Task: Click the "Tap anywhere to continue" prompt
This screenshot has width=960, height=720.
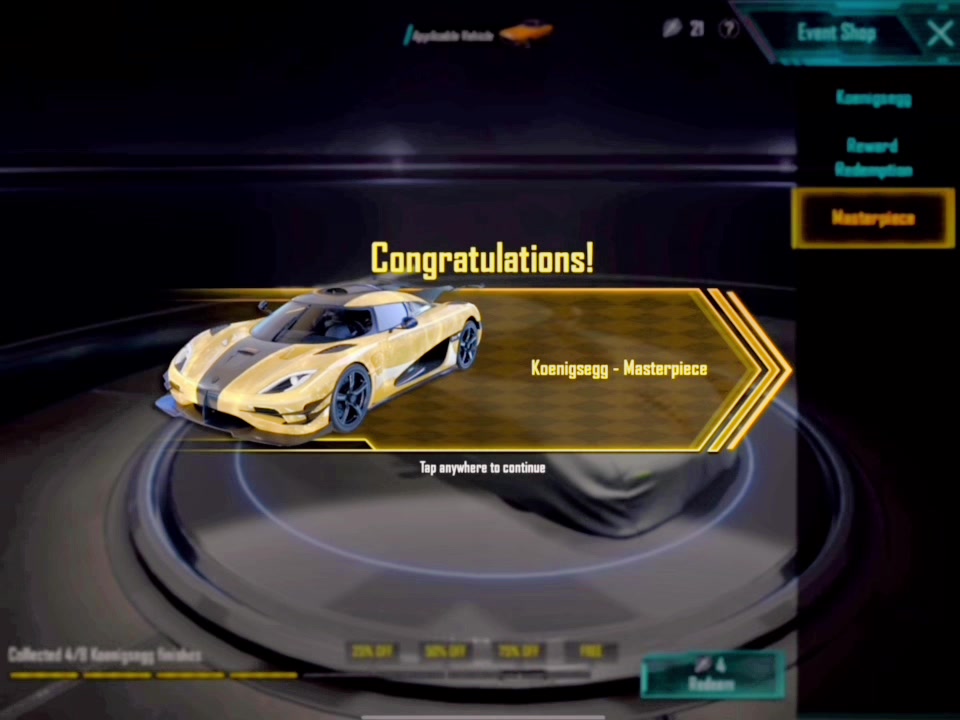Action: coord(482,467)
